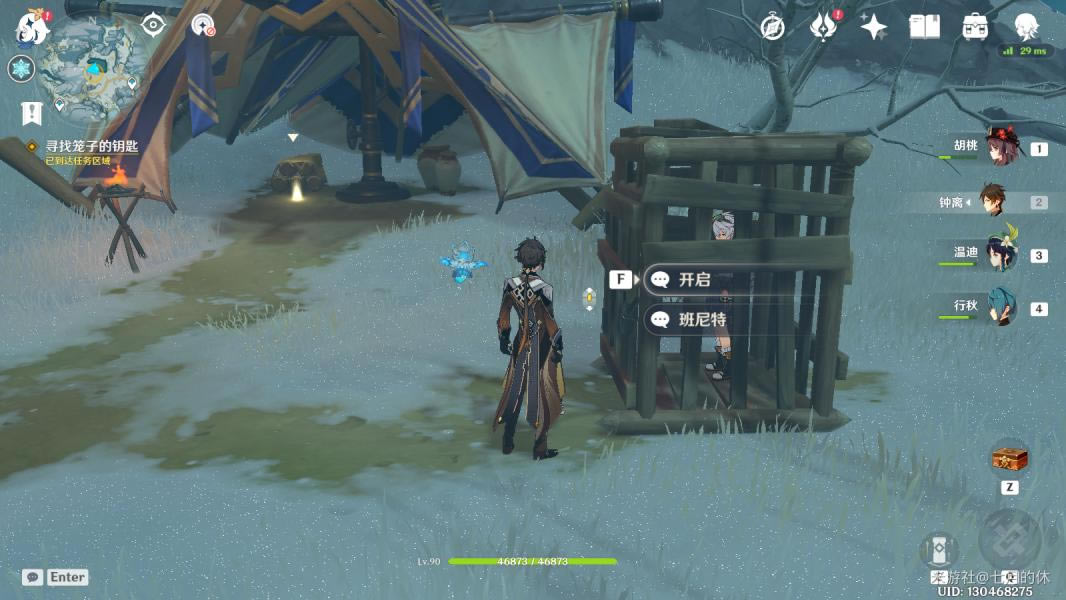The image size is (1066, 600).
Task: Open the adventurer handbook book icon
Action: [924, 27]
